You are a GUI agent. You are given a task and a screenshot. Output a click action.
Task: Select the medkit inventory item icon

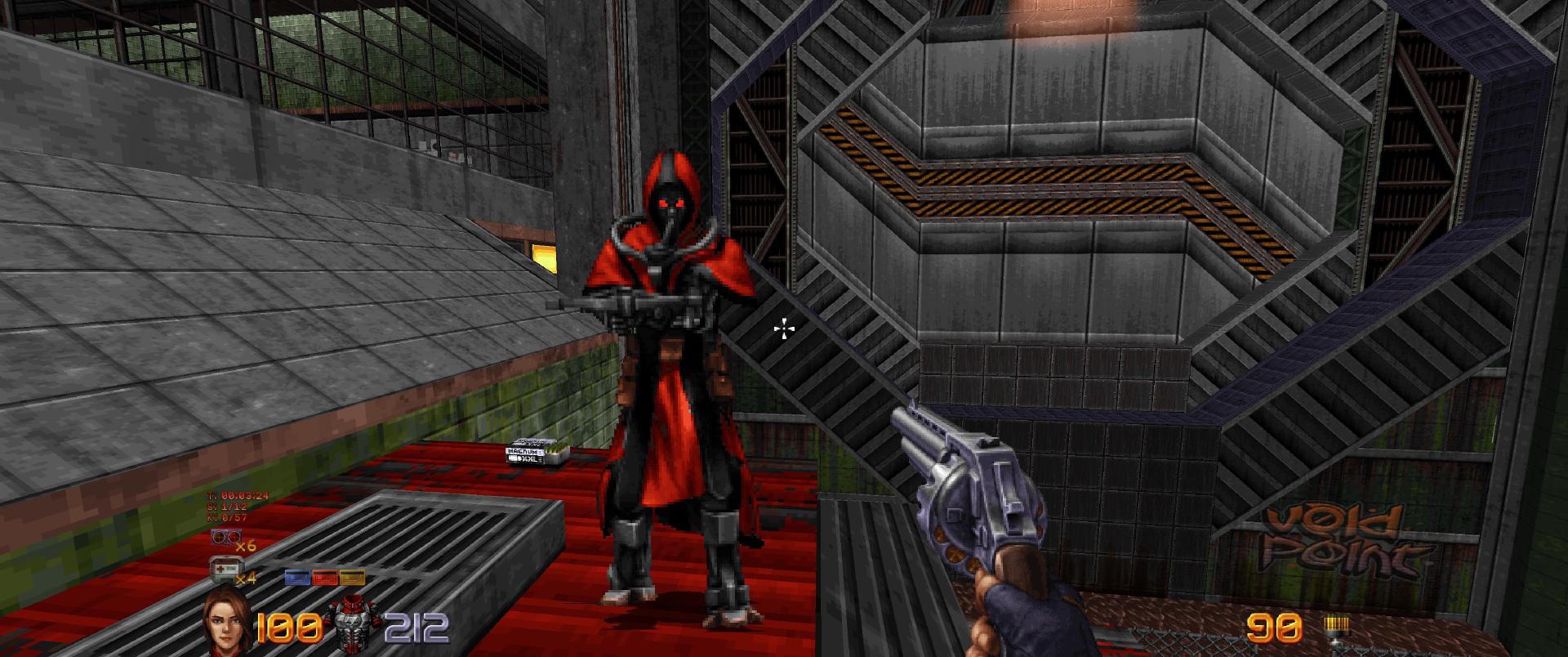(x=226, y=567)
